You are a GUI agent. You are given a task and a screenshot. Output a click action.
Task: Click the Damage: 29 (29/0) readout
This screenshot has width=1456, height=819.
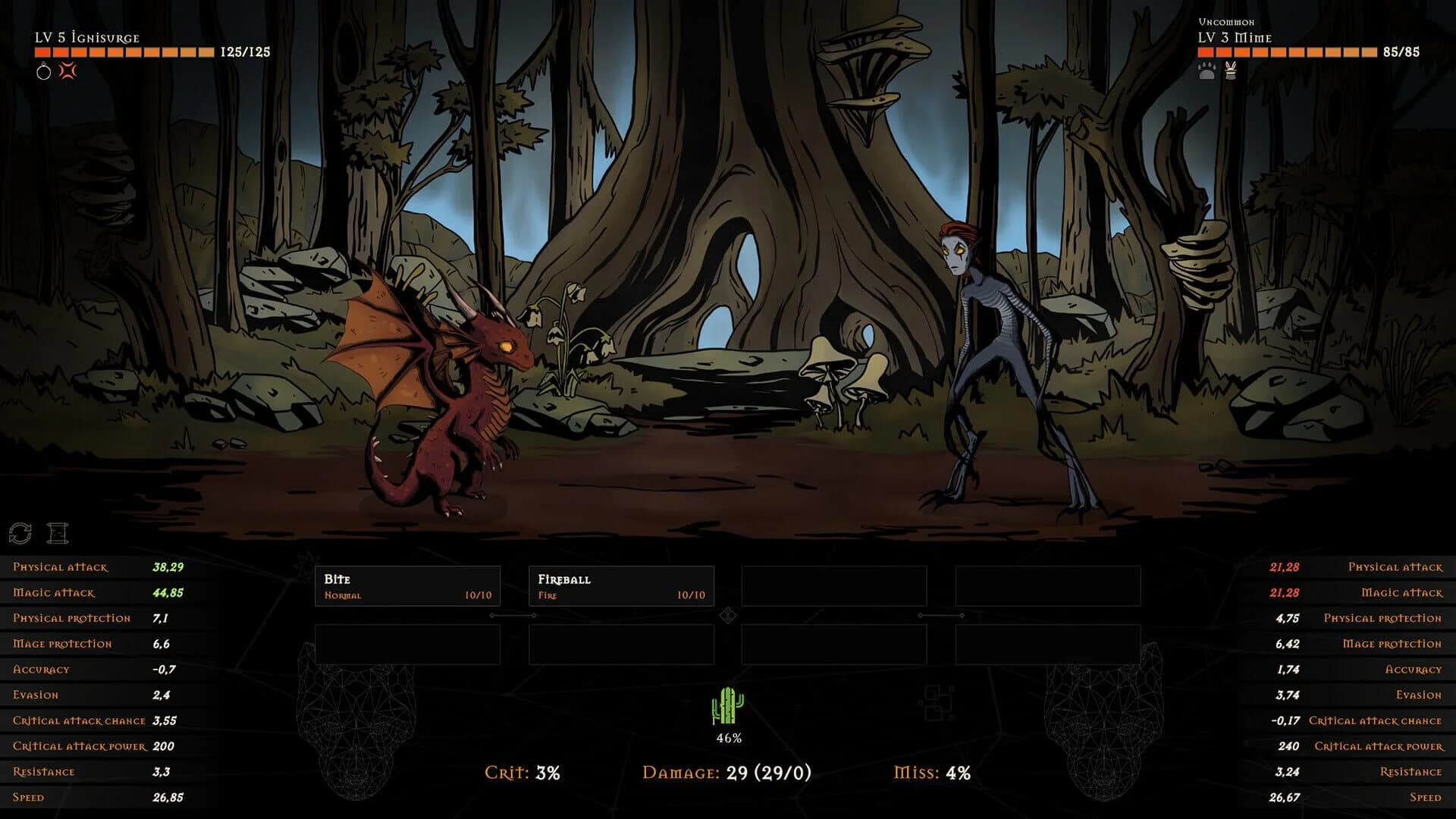[726, 775]
